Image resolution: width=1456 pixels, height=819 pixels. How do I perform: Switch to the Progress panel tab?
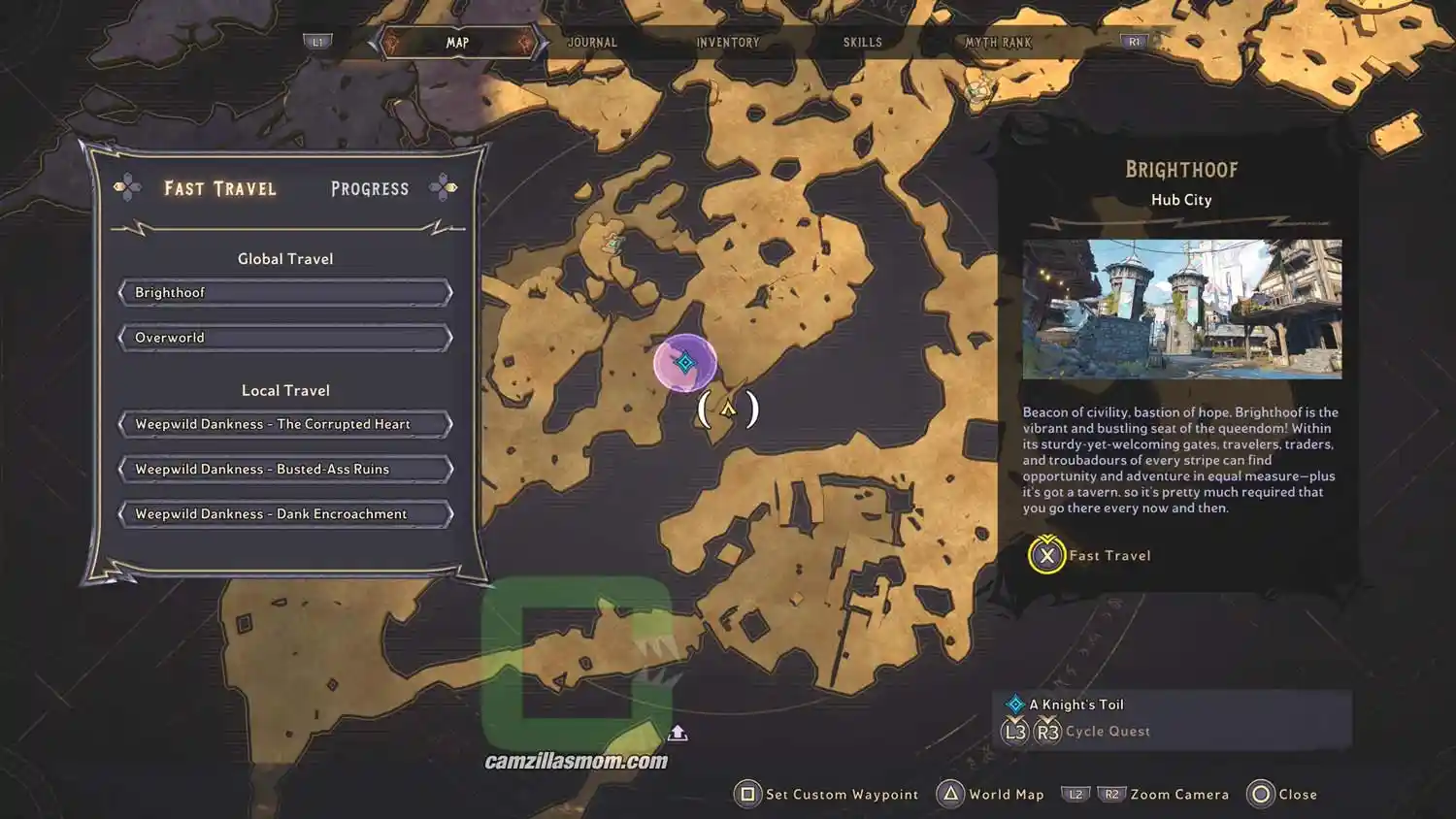point(370,188)
